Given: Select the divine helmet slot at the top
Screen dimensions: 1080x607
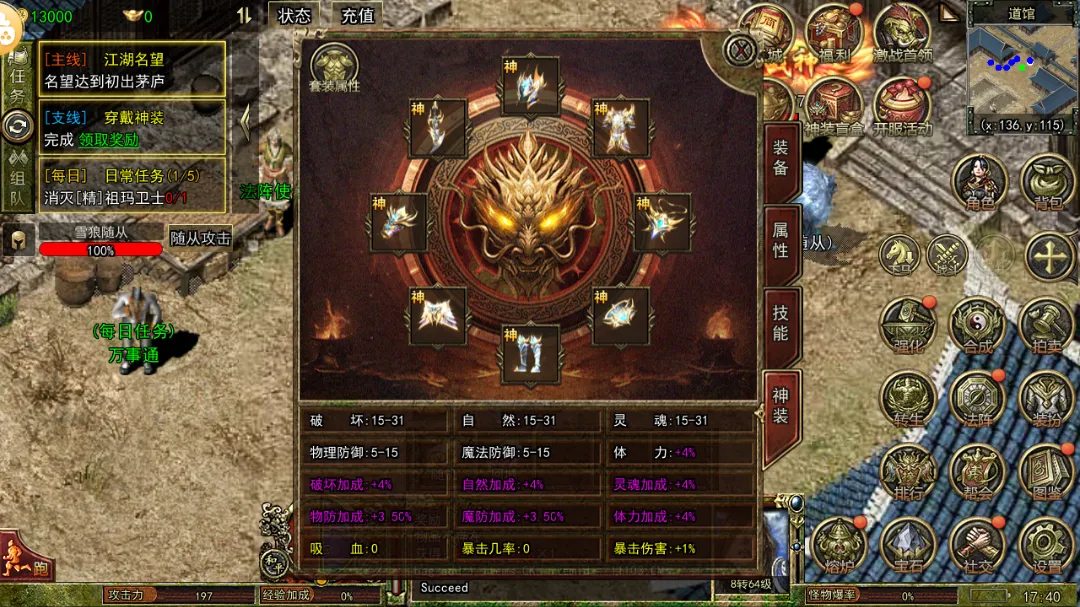Looking at the screenshot, I should [530, 86].
